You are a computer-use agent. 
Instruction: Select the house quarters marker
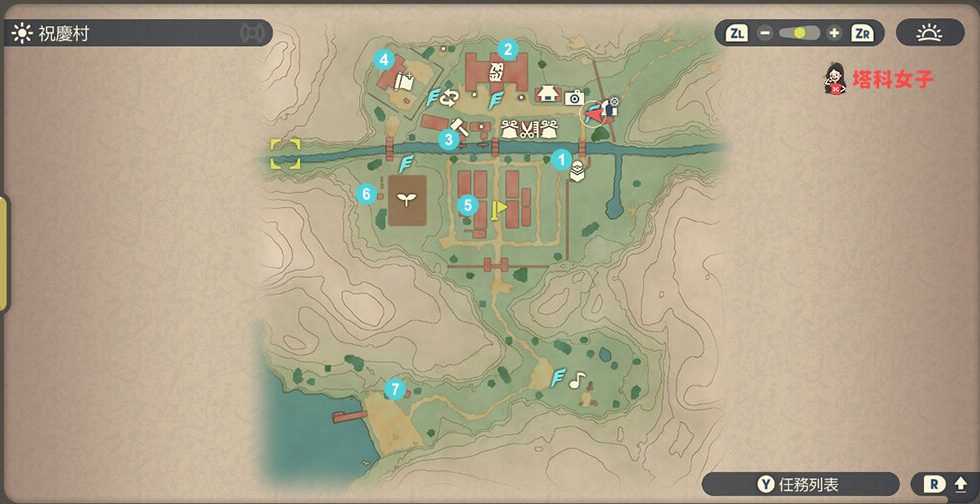(546, 95)
